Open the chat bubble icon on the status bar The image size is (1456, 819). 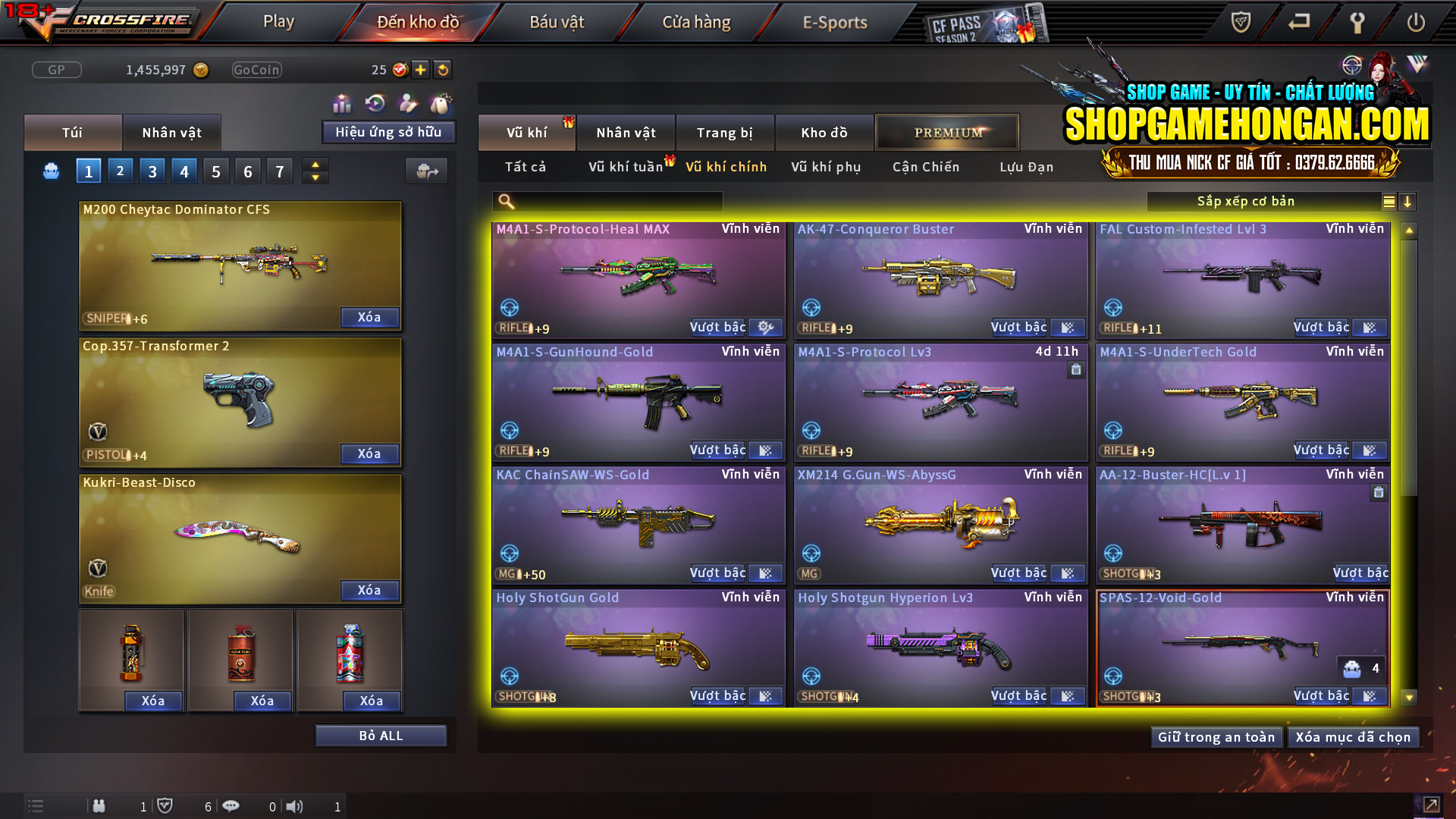click(x=231, y=806)
